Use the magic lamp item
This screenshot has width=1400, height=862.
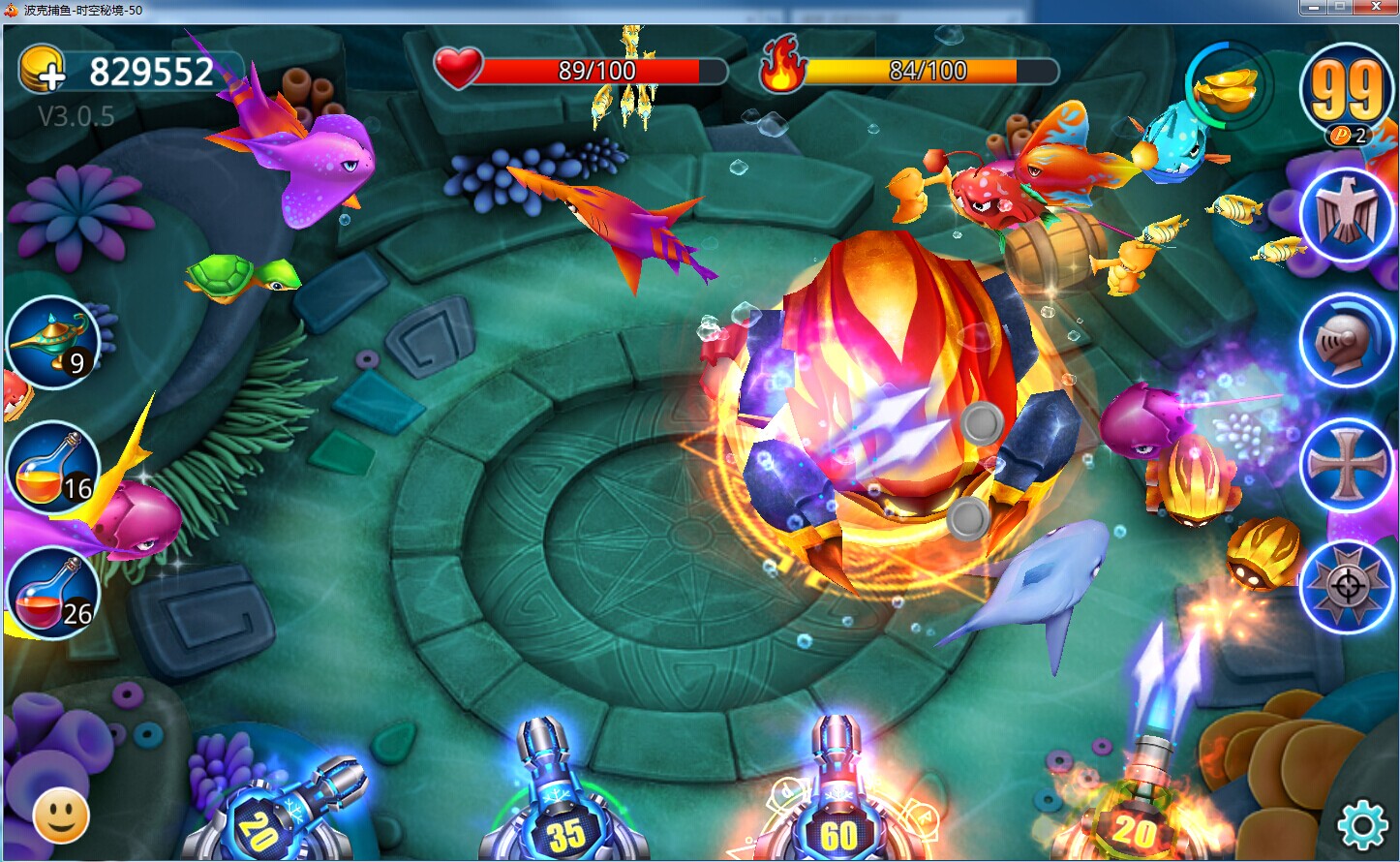(x=53, y=343)
